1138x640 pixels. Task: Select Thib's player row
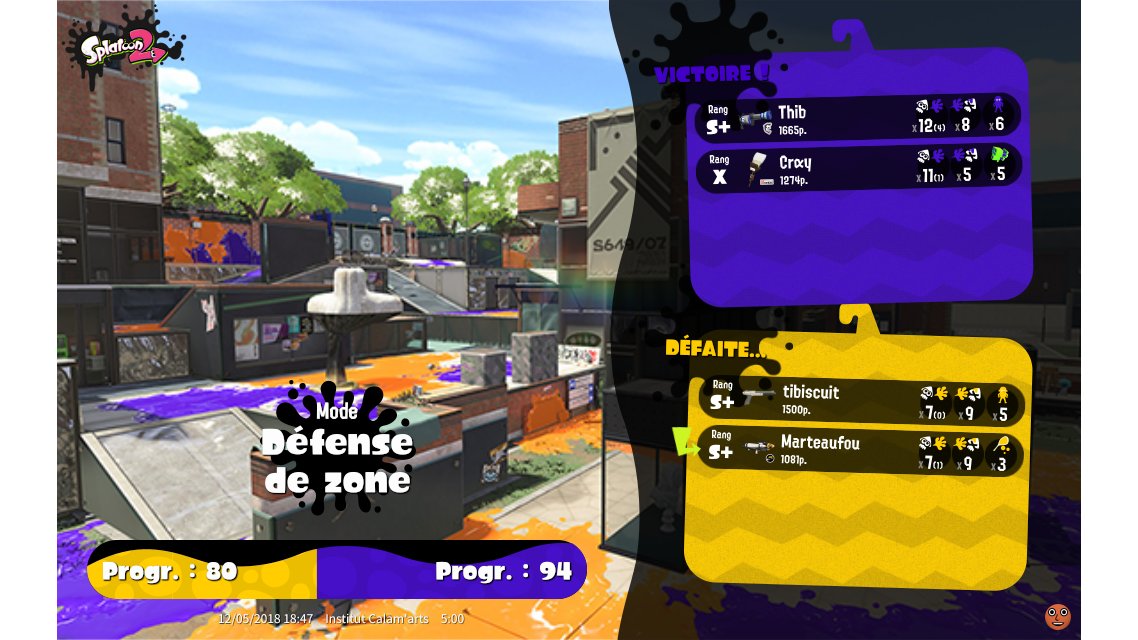(x=858, y=118)
